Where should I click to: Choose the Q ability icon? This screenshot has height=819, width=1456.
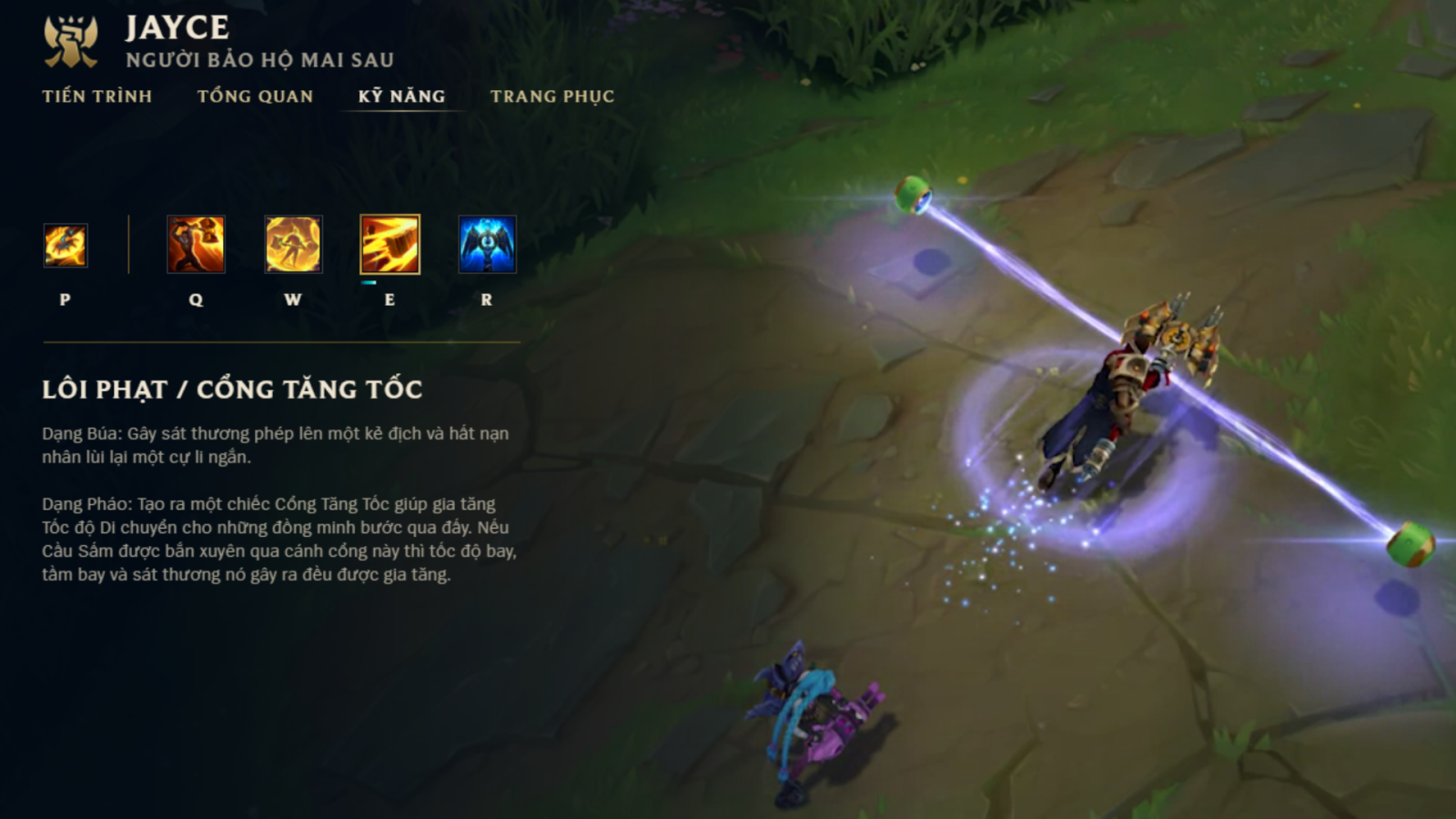[x=196, y=245]
